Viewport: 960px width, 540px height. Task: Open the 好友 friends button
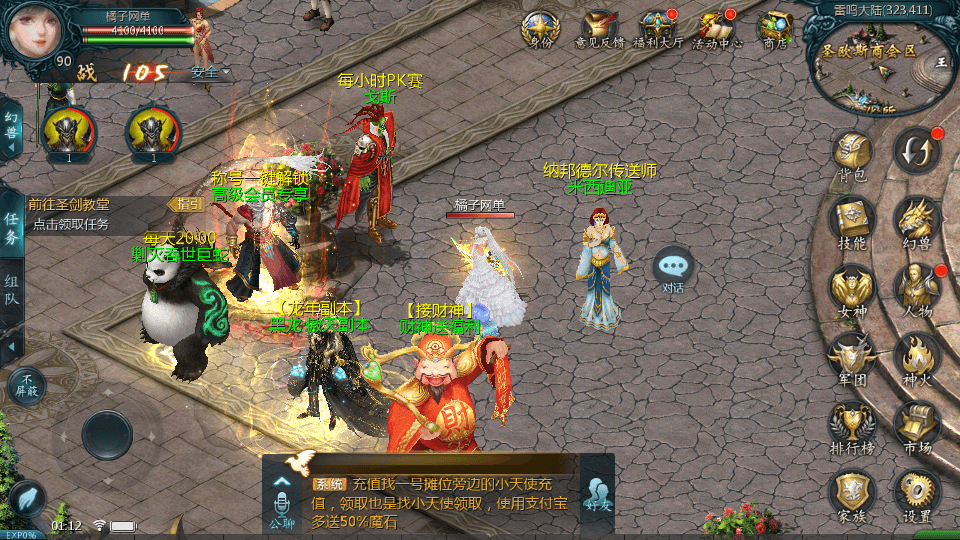click(597, 494)
